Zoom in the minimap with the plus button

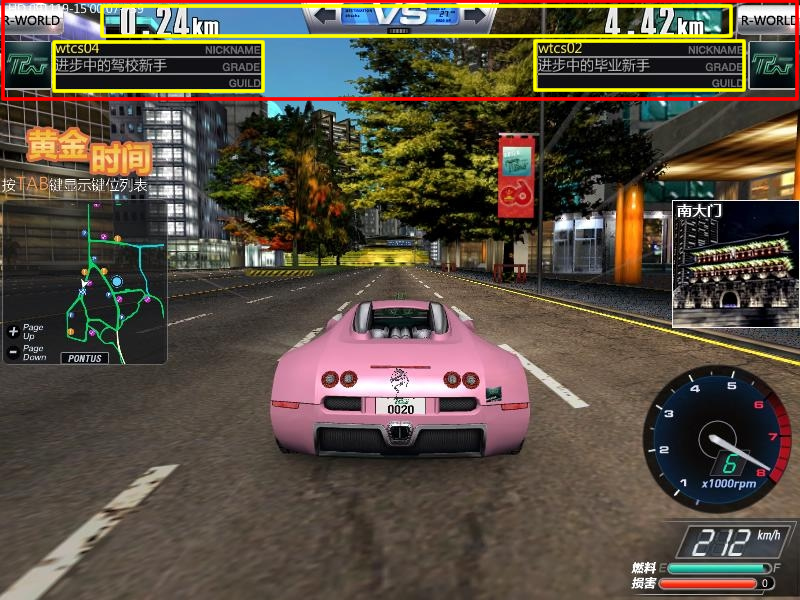12,331
